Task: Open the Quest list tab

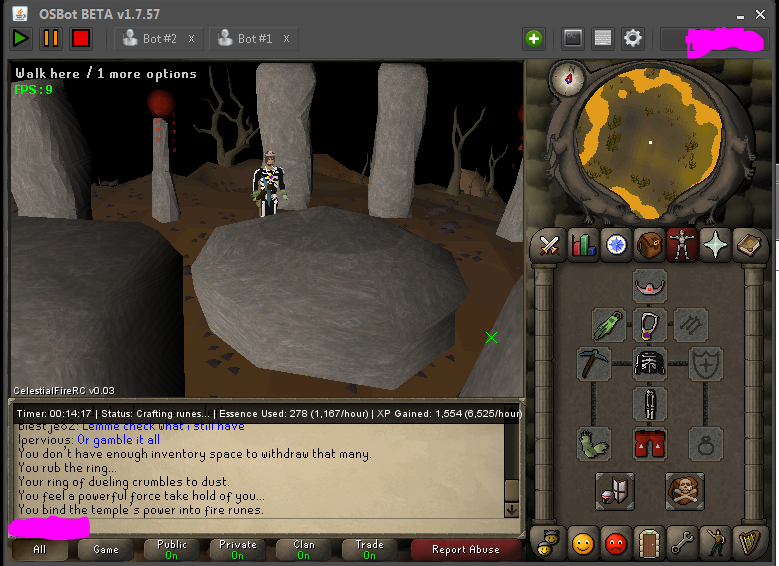Action: tap(616, 246)
